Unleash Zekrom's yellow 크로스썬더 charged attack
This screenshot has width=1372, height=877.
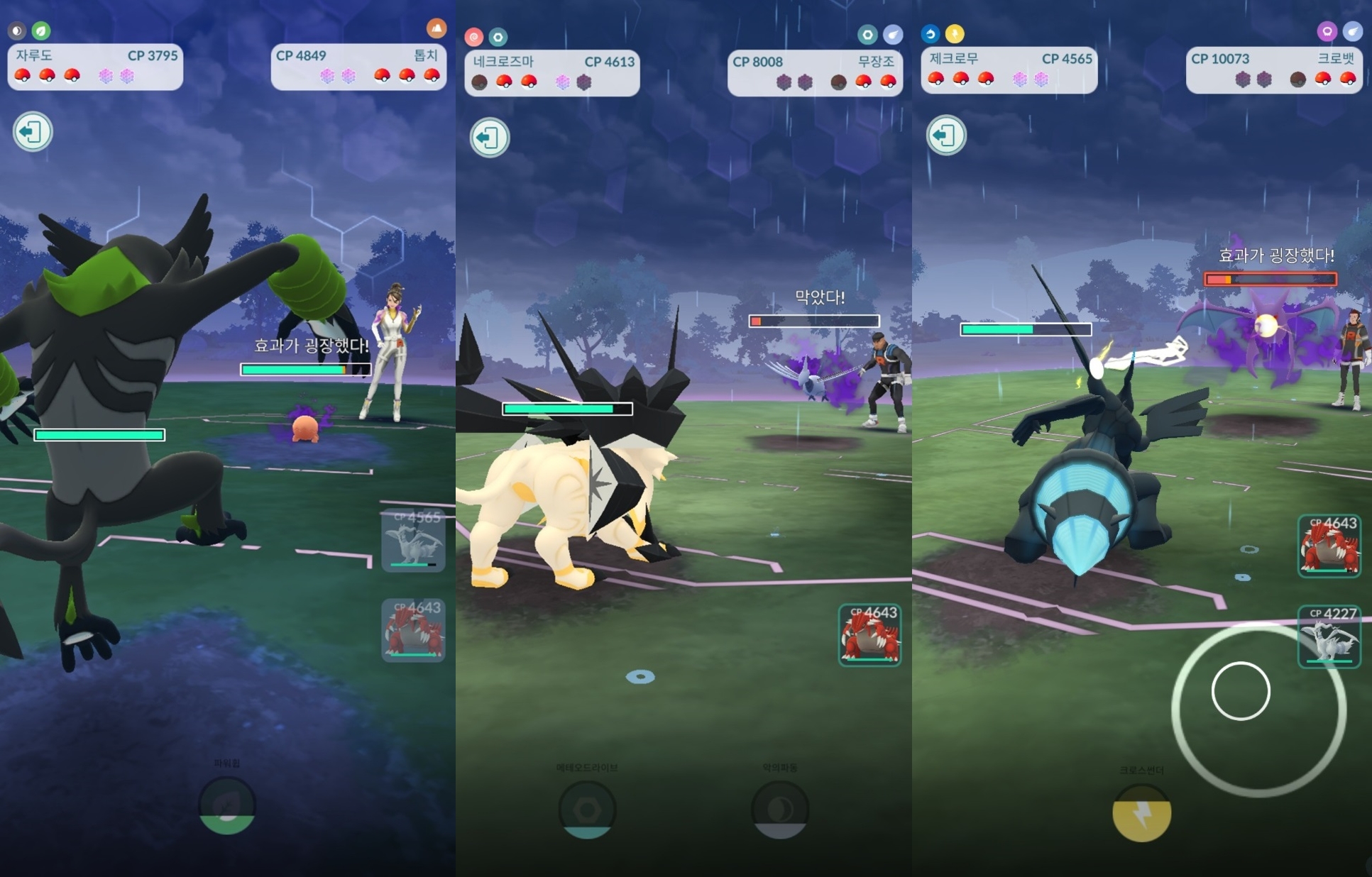coord(1141,813)
